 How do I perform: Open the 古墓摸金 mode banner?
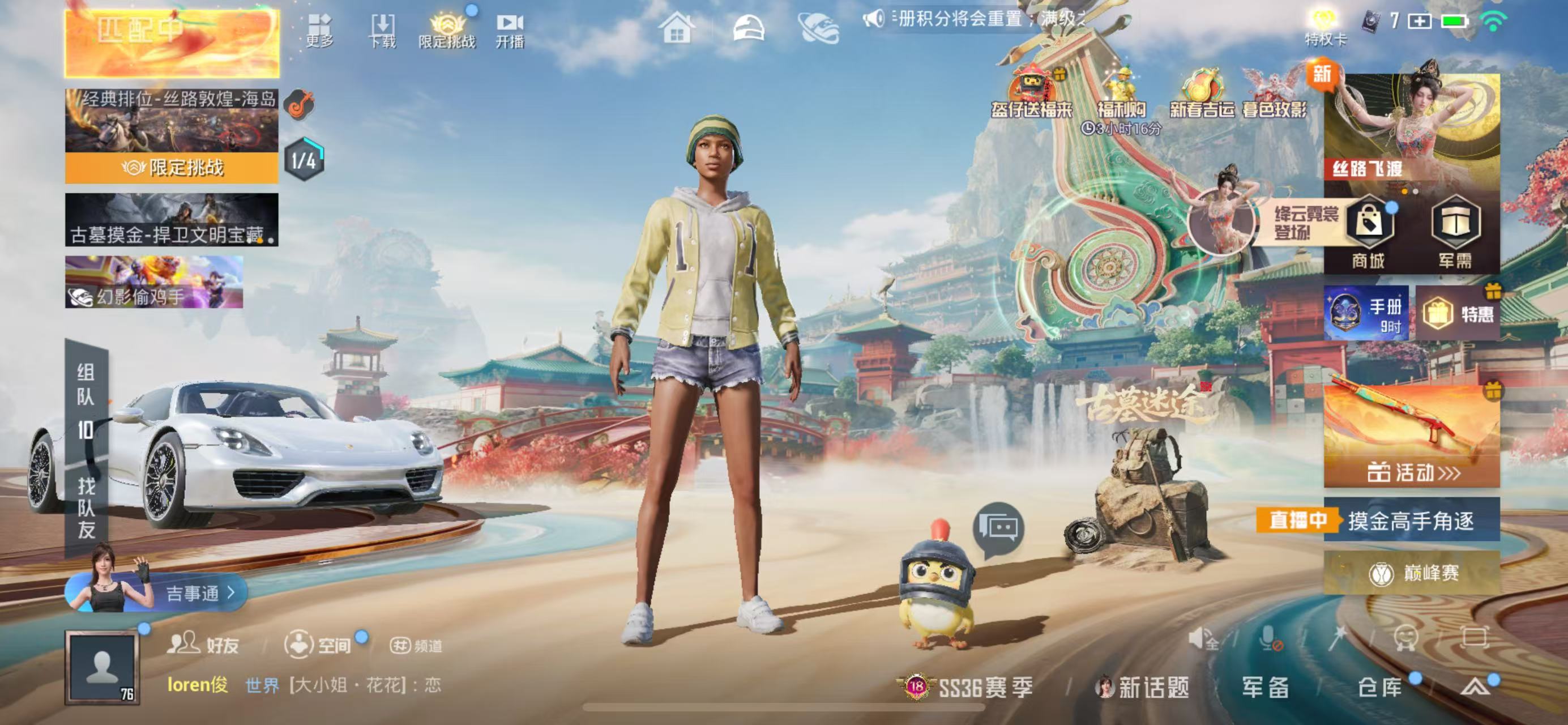(172, 220)
